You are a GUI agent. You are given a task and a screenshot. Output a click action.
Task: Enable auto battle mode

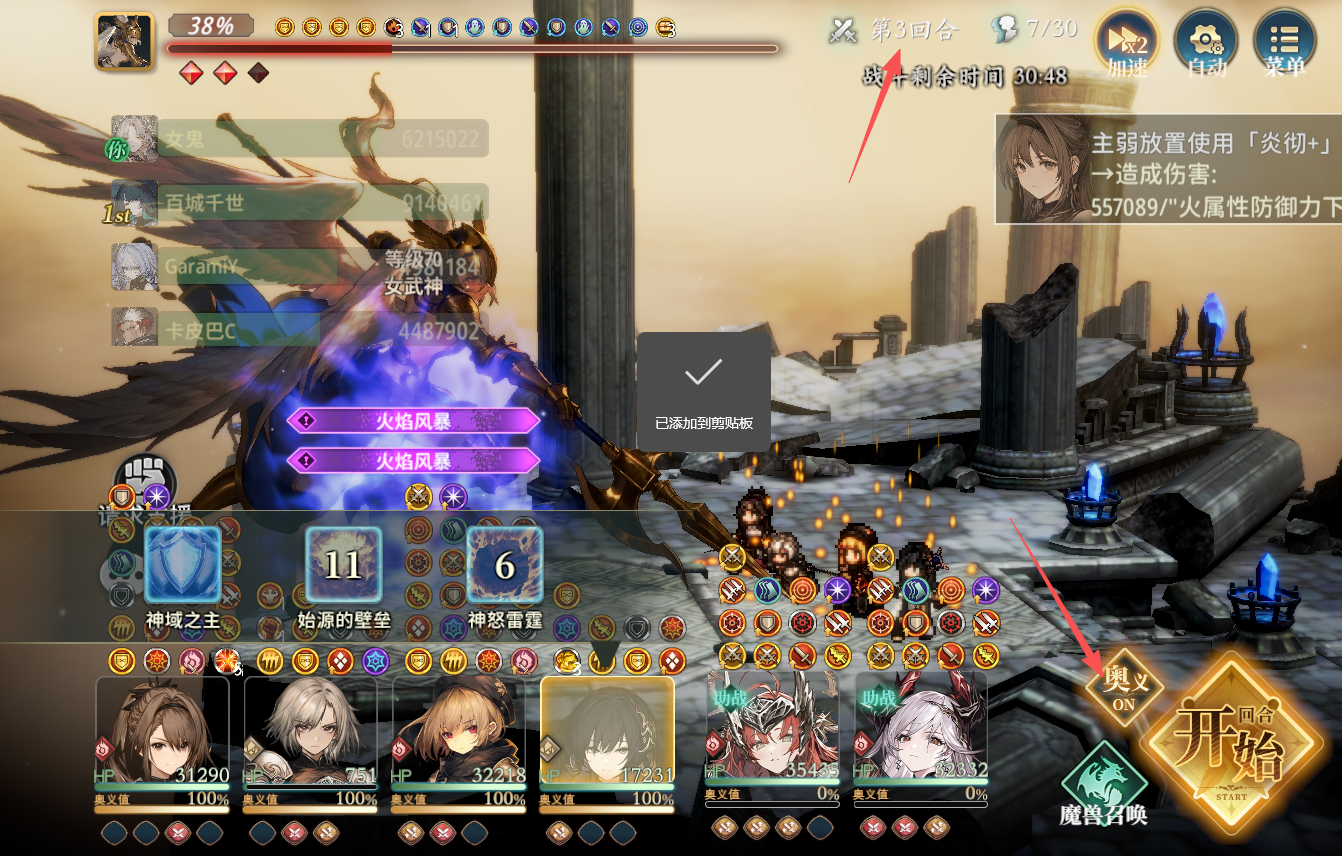(x=1205, y=42)
